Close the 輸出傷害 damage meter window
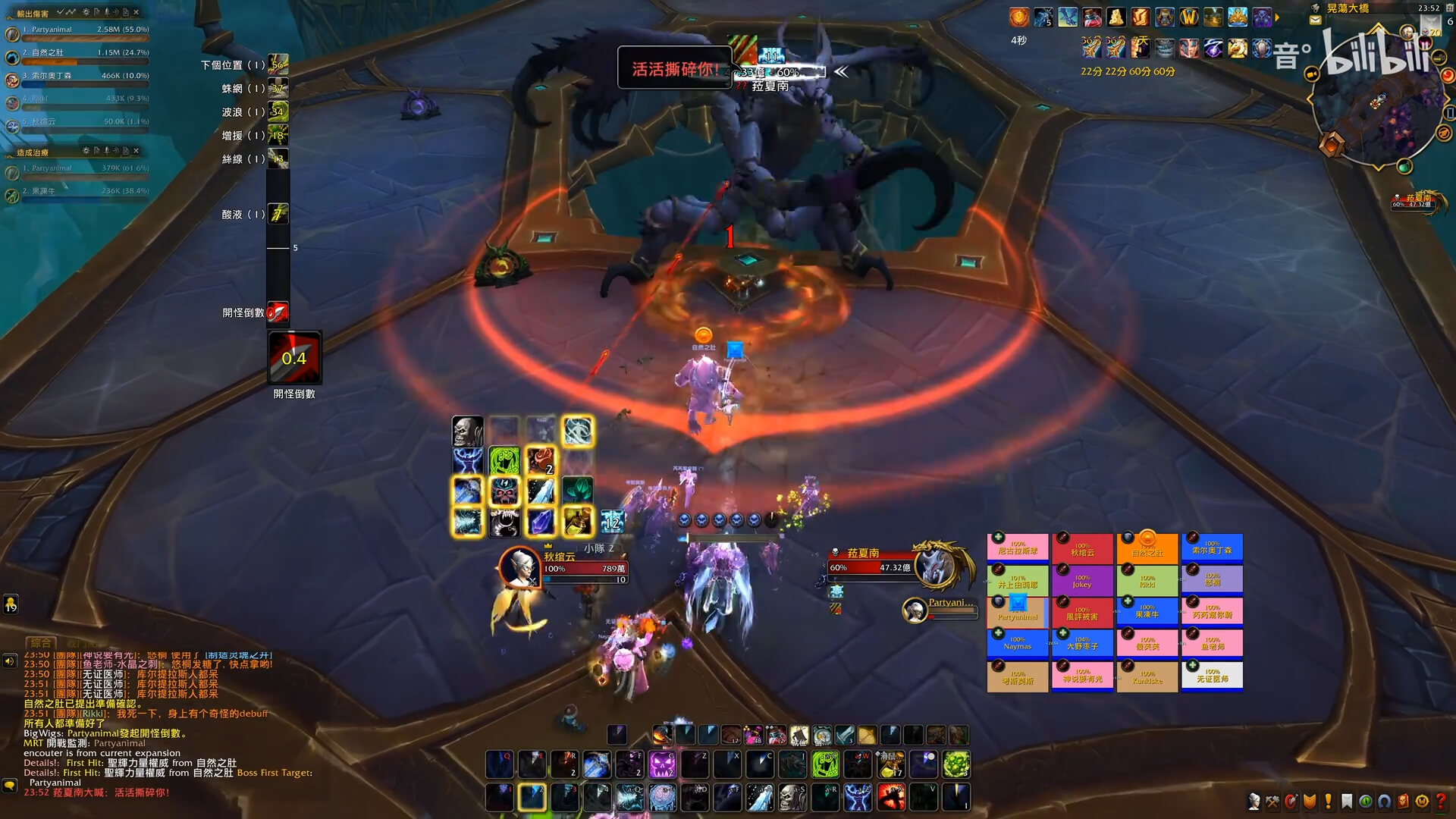The width and height of the screenshot is (1456, 819). tap(136, 12)
